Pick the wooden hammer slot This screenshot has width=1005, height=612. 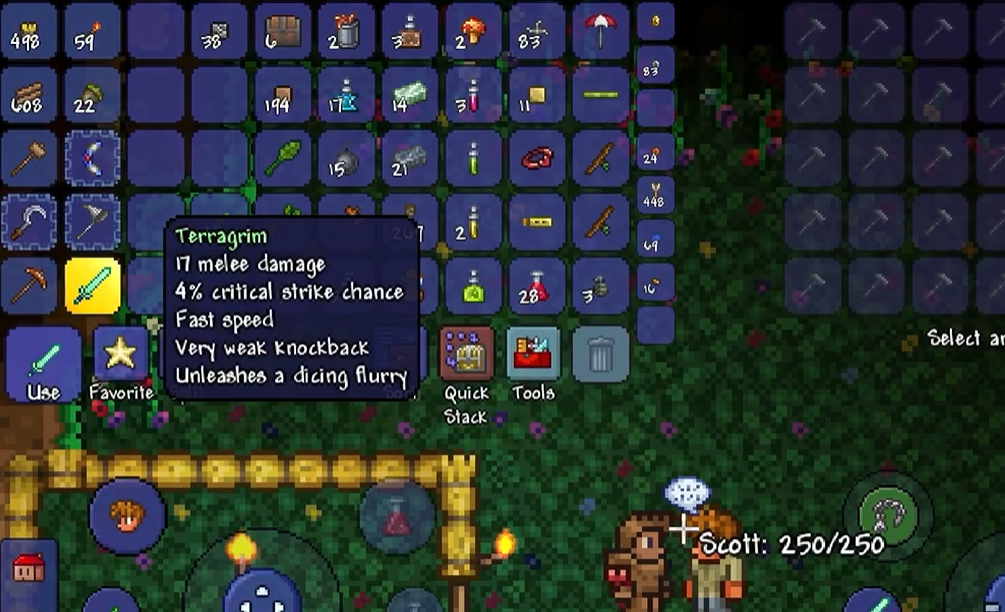[28, 158]
